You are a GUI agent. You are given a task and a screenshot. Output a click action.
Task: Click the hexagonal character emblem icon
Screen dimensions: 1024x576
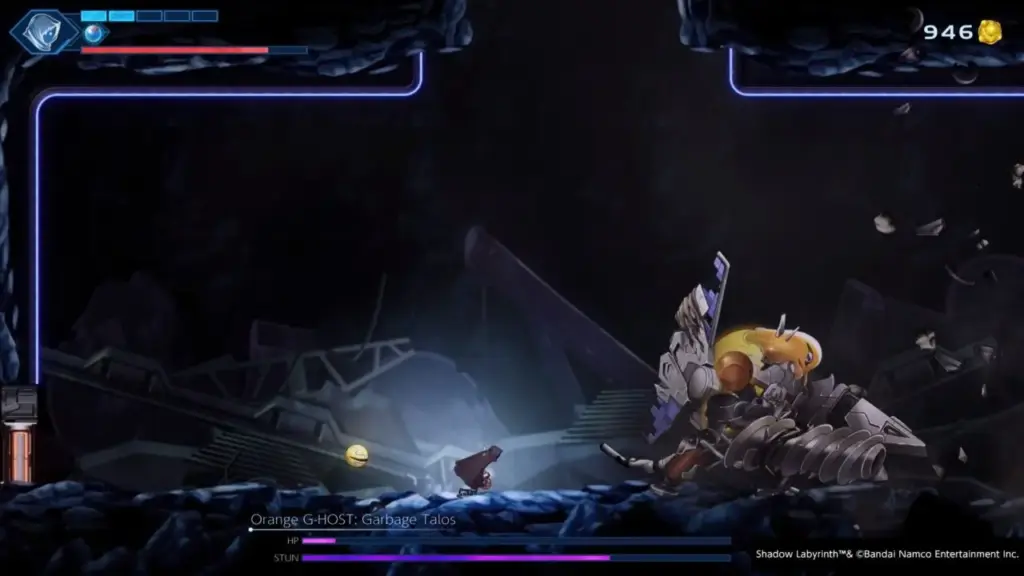(x=44, y=32)
